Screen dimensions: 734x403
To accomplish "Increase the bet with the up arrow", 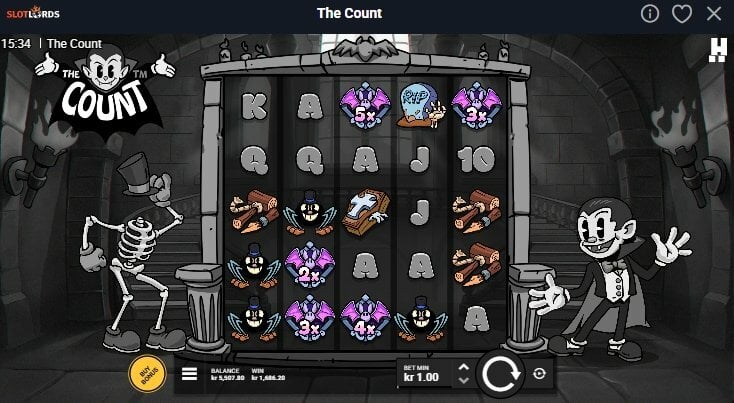I will [x=462, y=367].
